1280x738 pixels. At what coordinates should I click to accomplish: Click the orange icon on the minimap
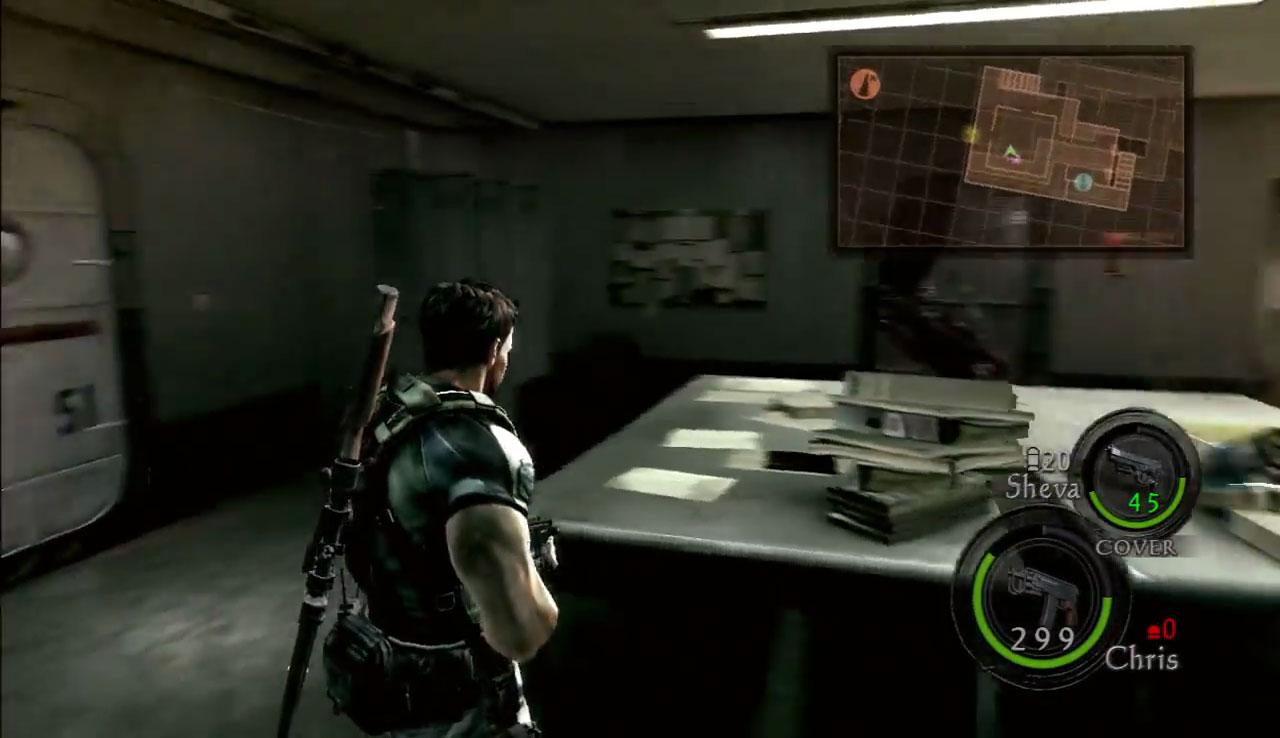pos(865,84)
